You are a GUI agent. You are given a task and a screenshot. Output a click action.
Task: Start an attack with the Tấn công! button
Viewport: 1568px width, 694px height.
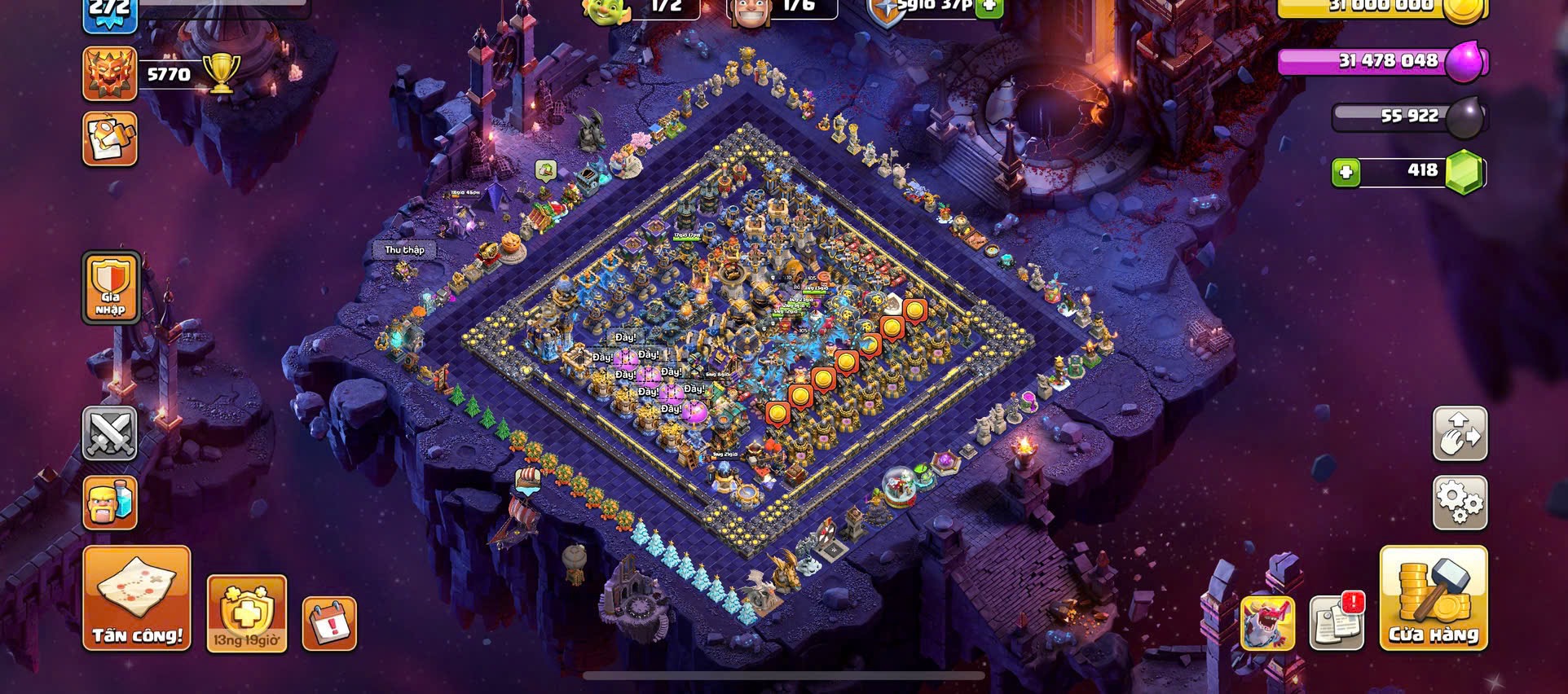137,599
